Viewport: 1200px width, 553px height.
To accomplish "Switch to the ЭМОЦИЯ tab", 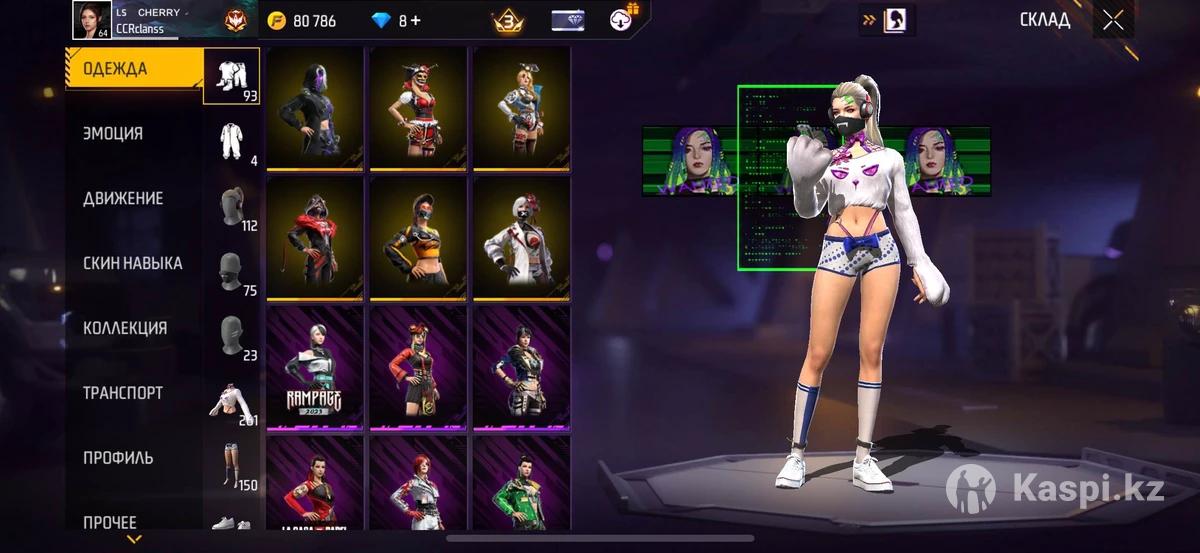I will tap(113, 133).
